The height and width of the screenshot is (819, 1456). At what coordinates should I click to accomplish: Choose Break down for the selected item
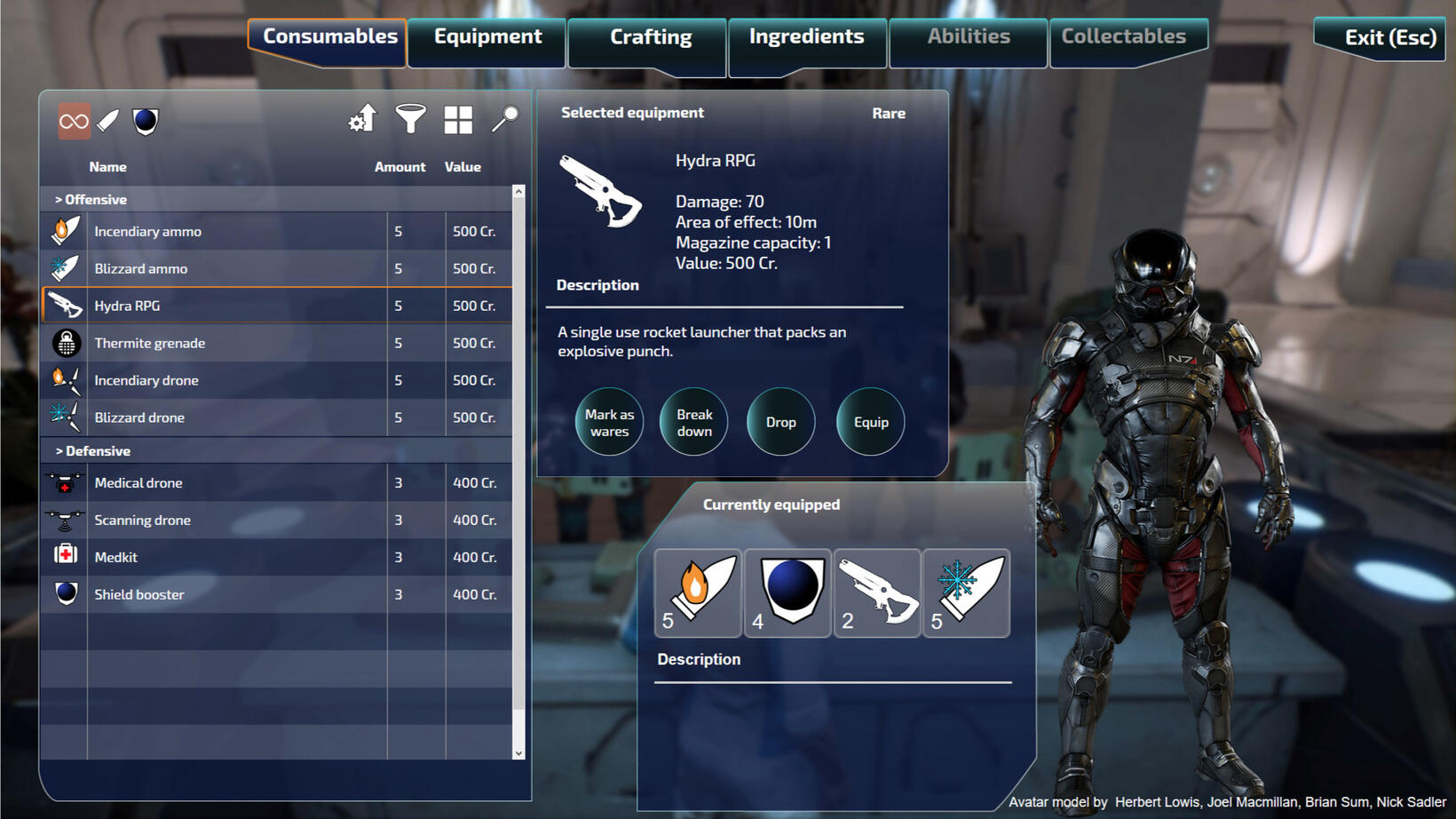(694, 422)
